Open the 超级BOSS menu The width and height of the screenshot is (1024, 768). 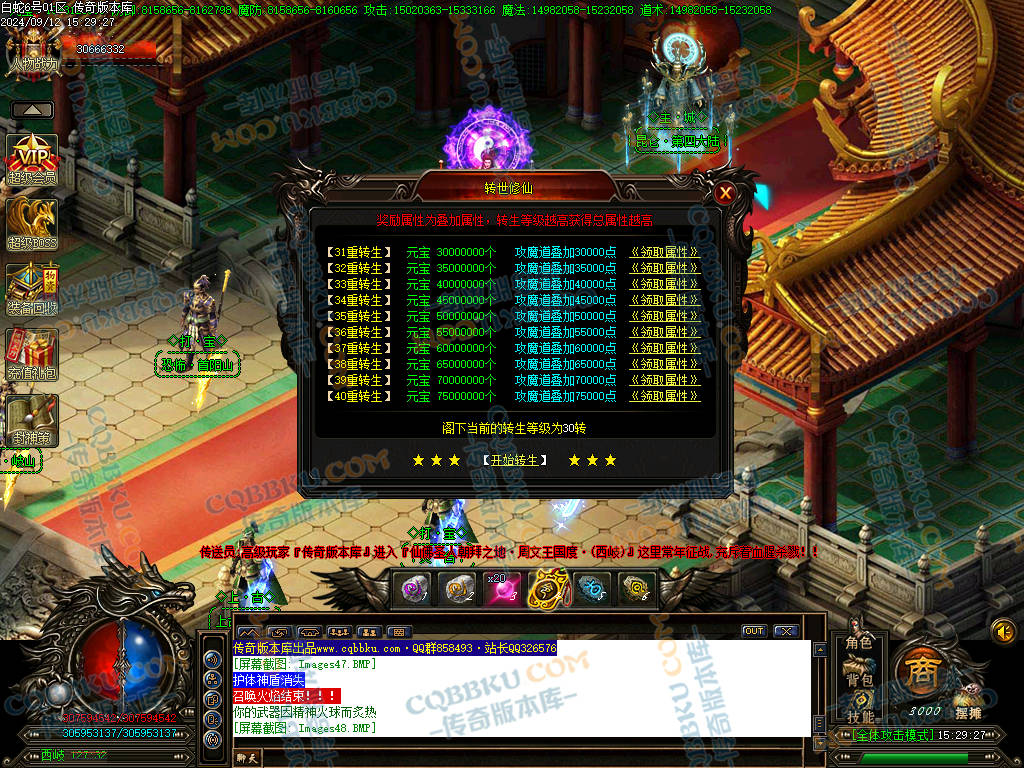(x=32, y=224)
